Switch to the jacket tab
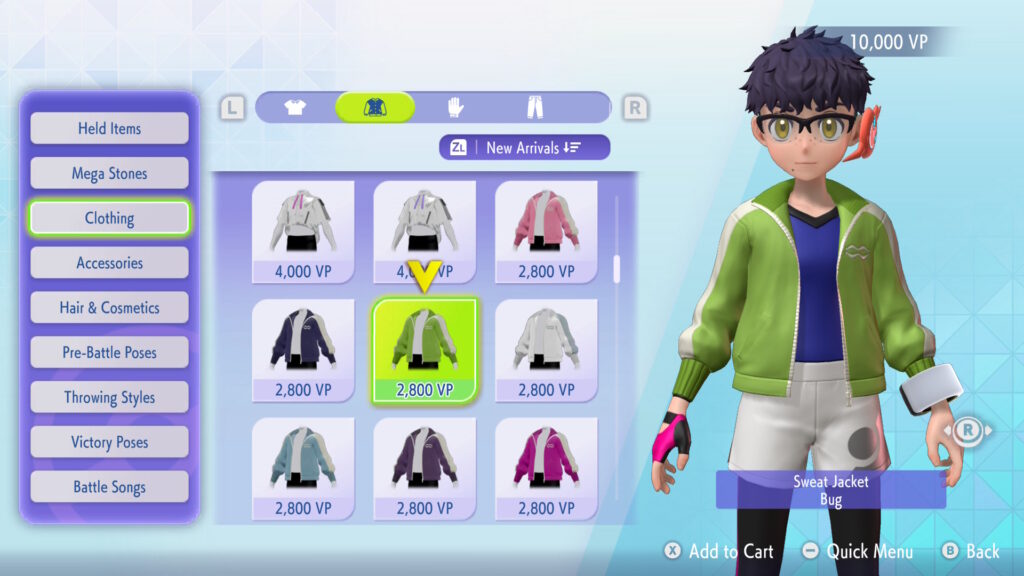The width and height of the screenshot is (1024, 576). coord(375,107)
